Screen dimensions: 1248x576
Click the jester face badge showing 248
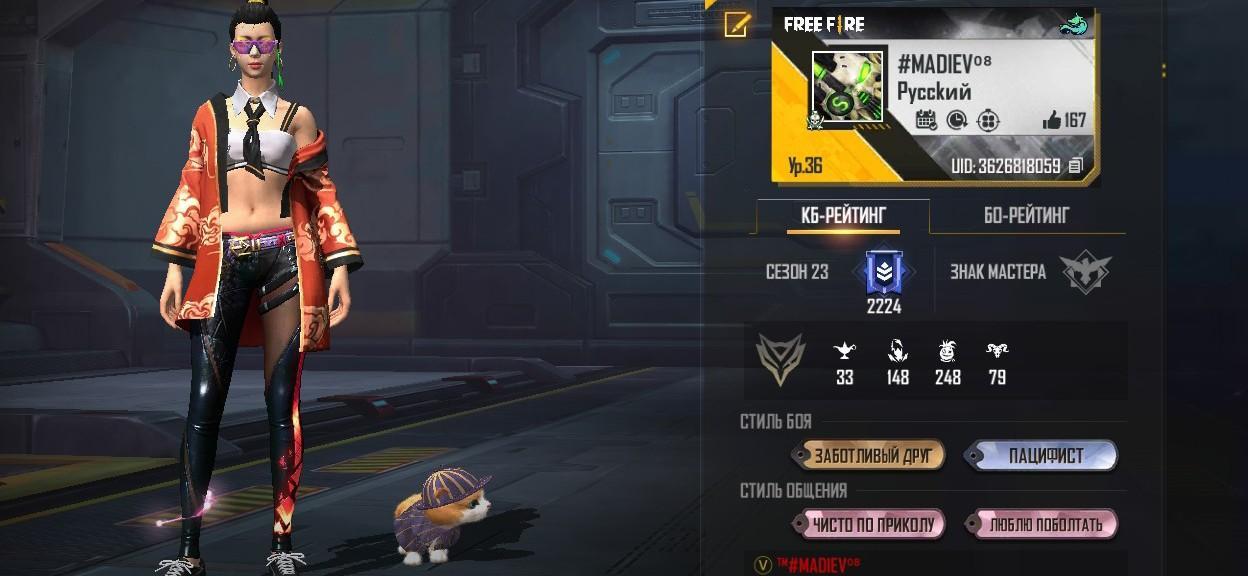947,351
